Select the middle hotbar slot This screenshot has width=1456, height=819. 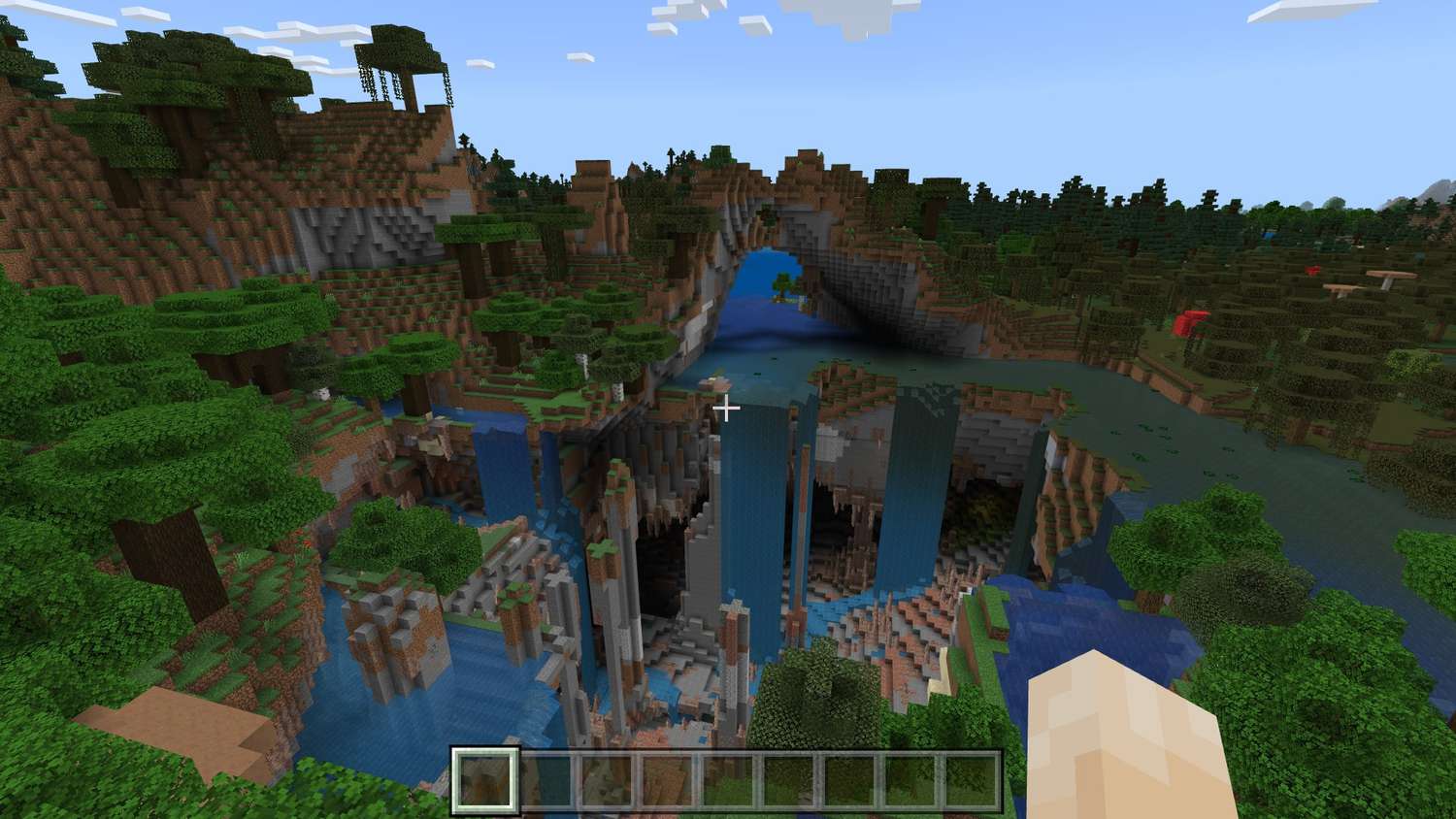tap(731, 781)
